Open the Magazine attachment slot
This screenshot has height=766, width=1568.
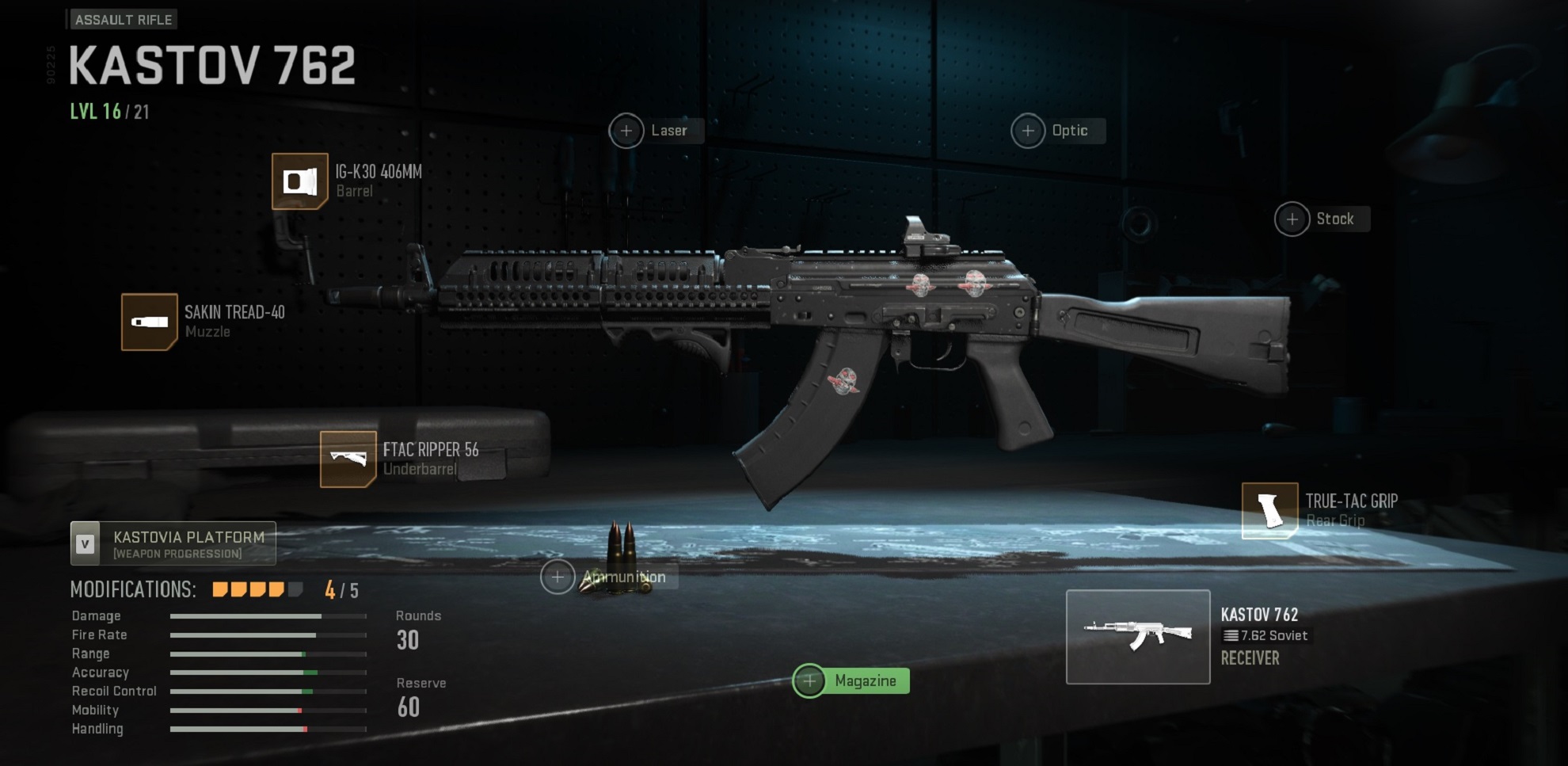pos(809,680)
